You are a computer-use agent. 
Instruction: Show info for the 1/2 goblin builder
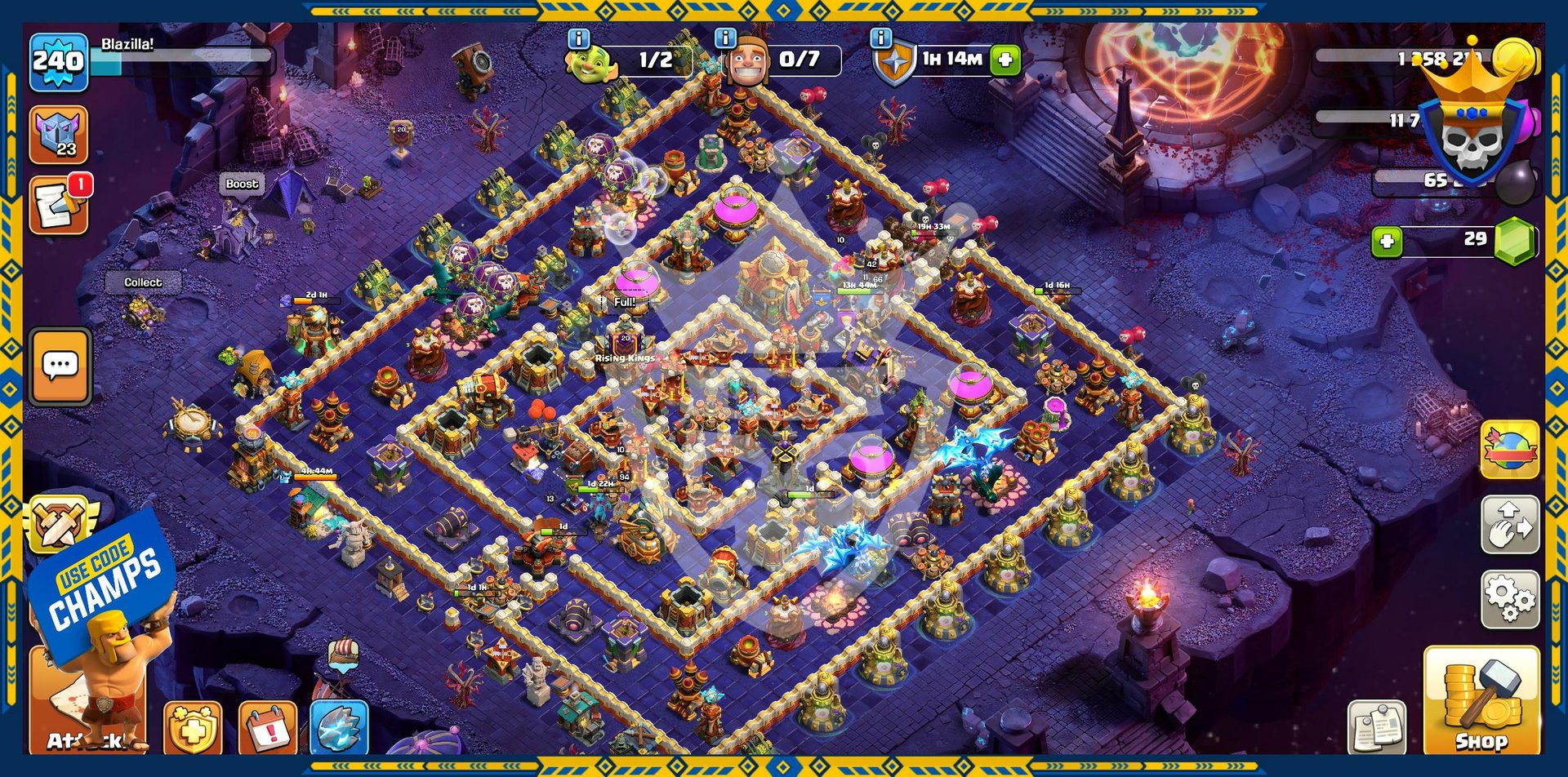click(x=578, y=38)
